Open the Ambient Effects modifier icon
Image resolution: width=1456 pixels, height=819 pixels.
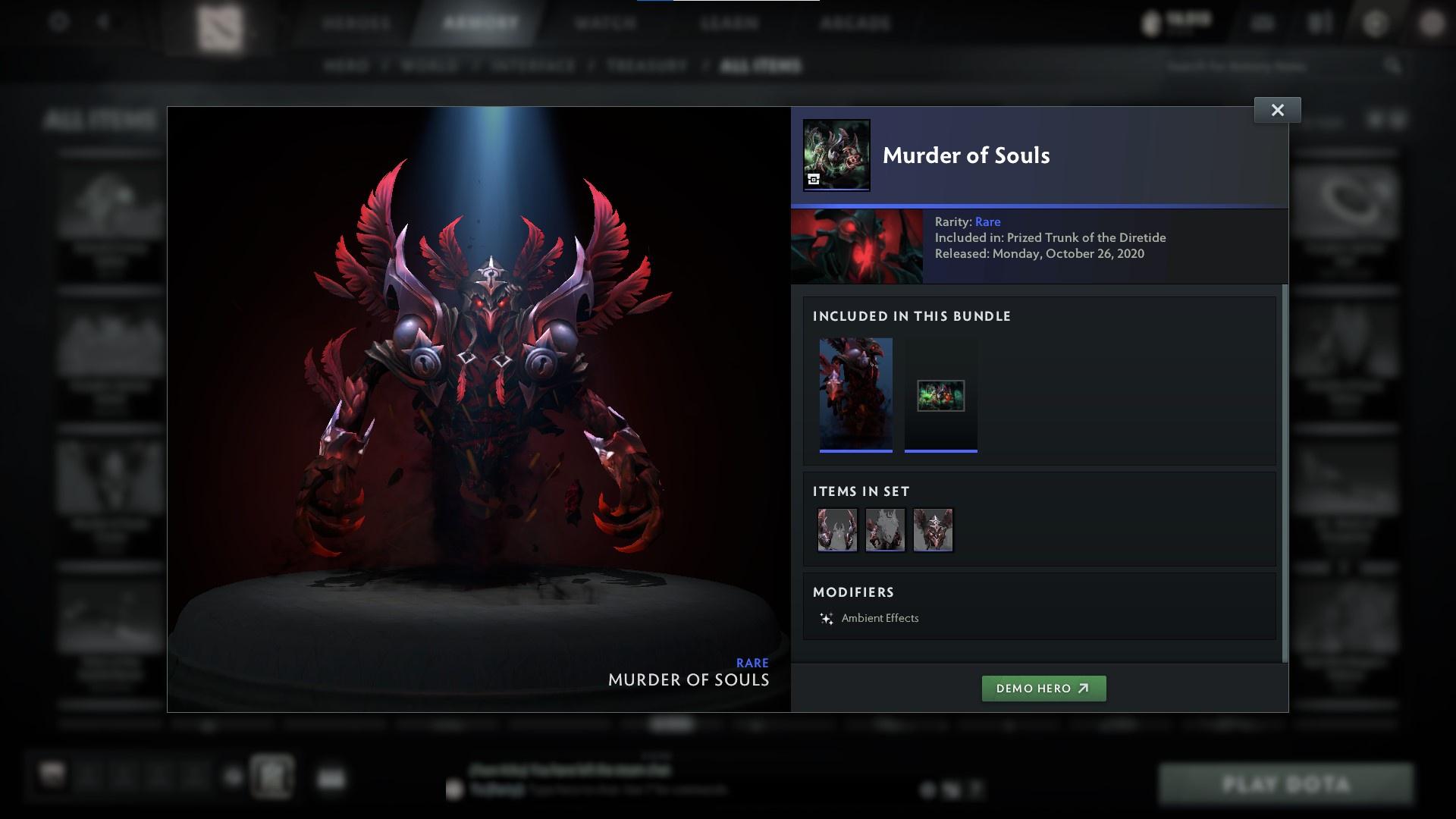point(828,617)
